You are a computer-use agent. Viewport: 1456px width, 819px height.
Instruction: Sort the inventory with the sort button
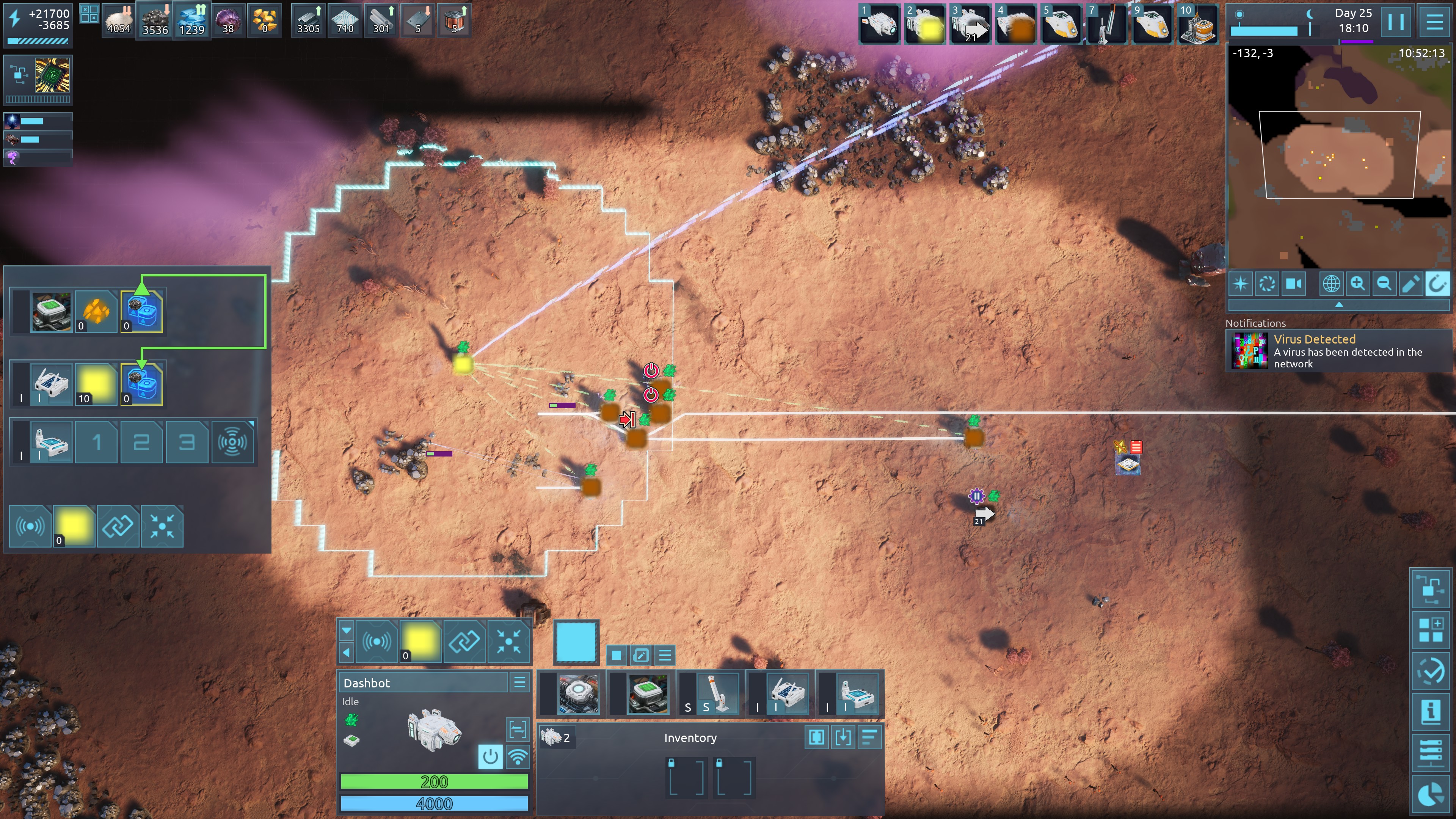click(x=869, y=737)
